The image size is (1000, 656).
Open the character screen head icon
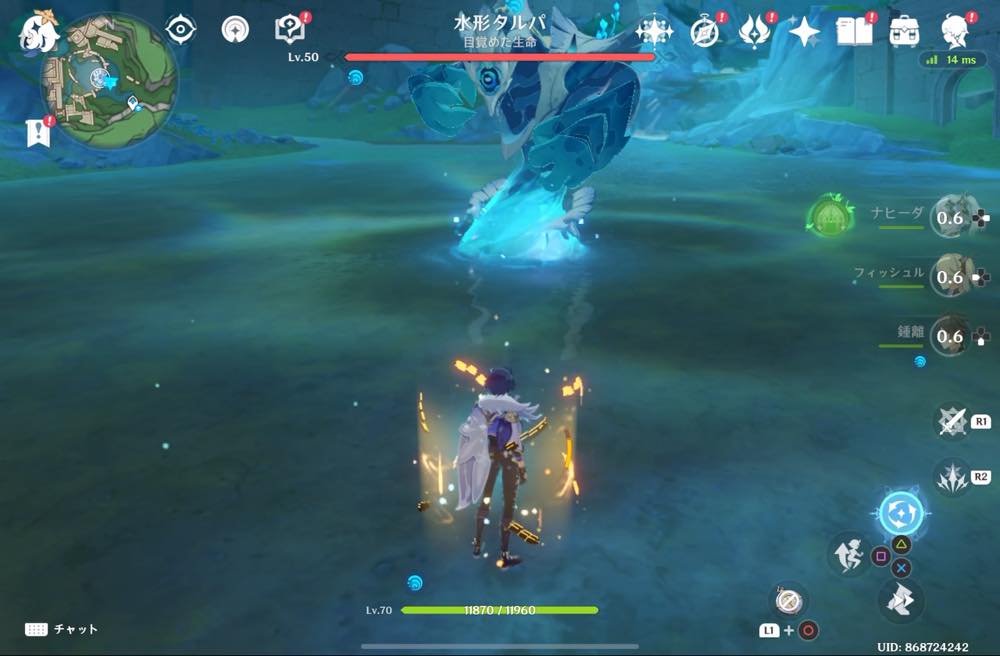pyautogui.click(x=956, y=31)
